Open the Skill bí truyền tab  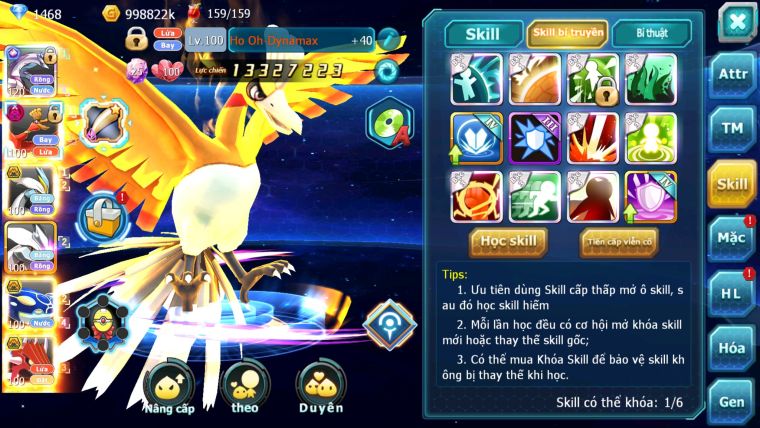566,34
